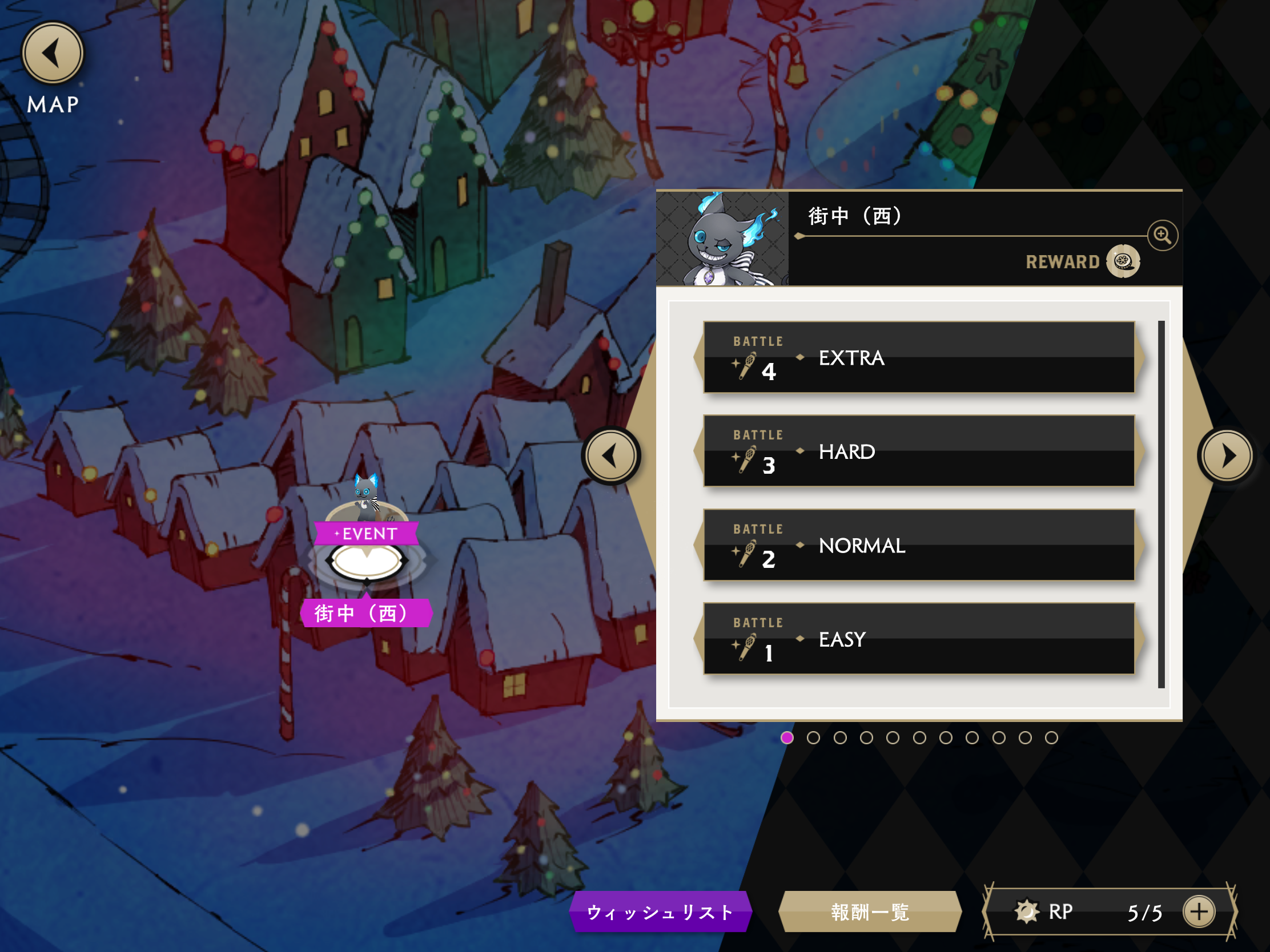The height and width of the screenshot is (952, 1270).
Task: Jump to the last page dot
Action: click(x=1051, y=738)
